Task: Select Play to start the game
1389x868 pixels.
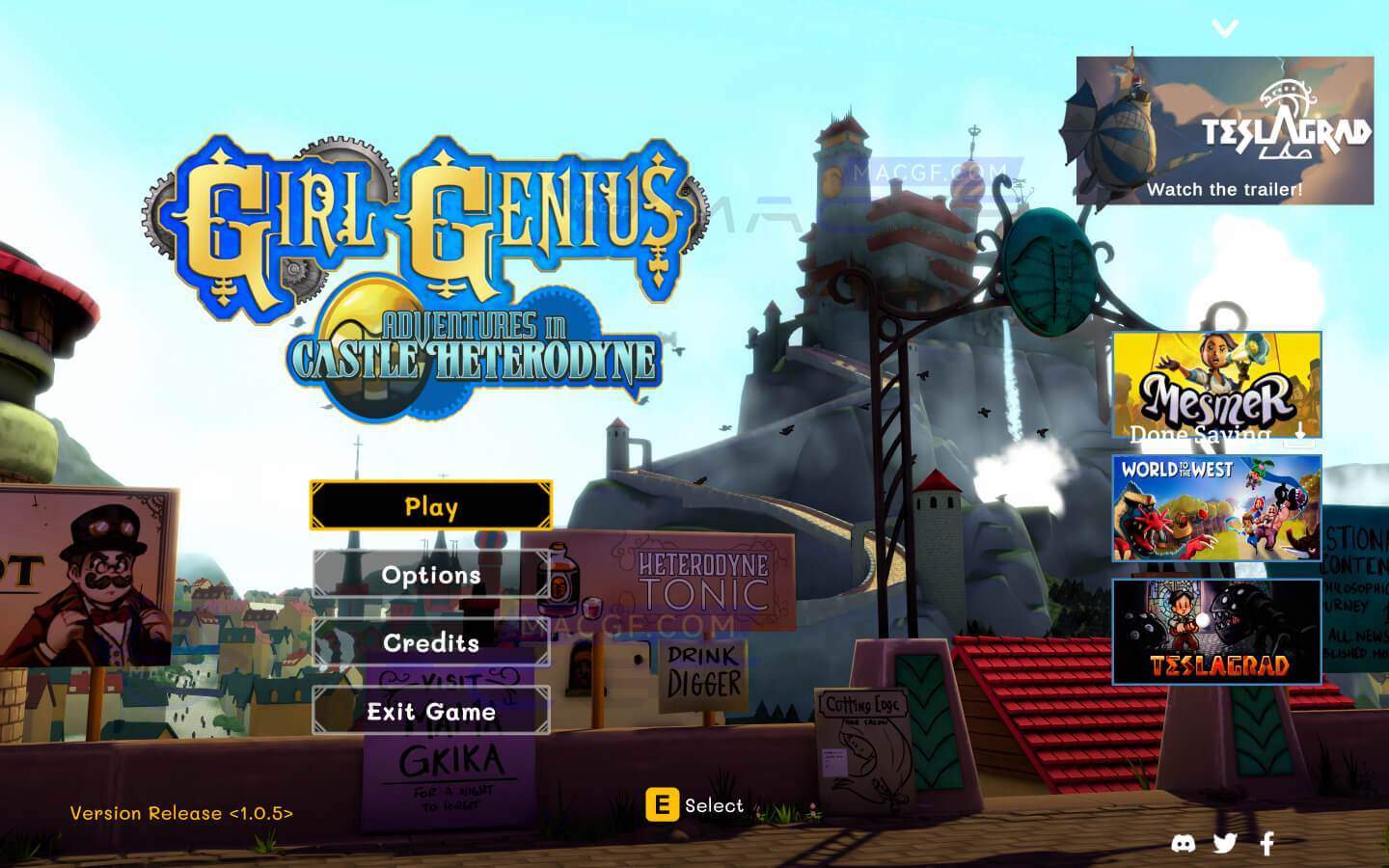Action: click(431, 505)
